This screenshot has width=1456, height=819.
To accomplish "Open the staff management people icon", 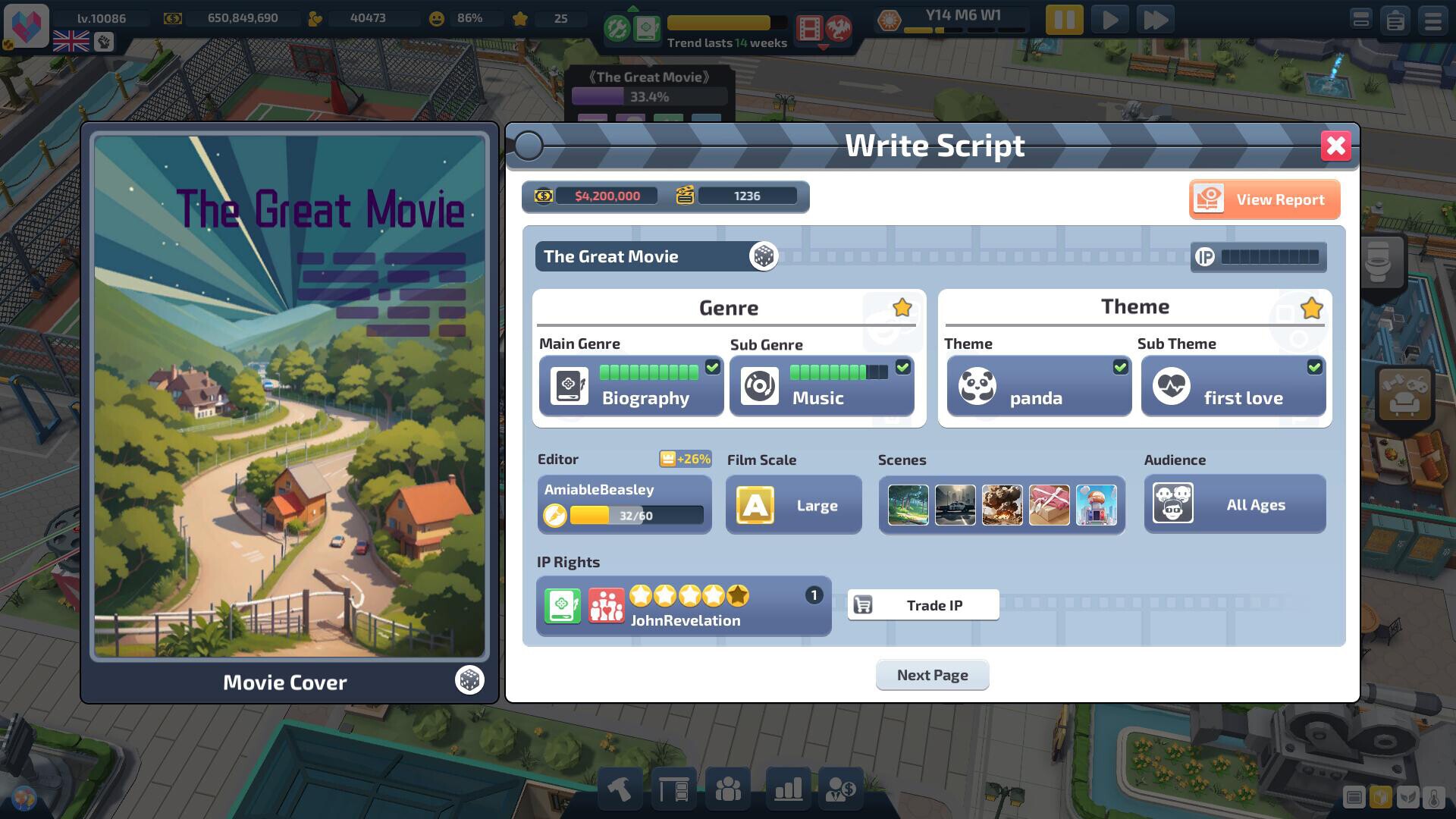I will pyautogui.click(x=729, y=789).
